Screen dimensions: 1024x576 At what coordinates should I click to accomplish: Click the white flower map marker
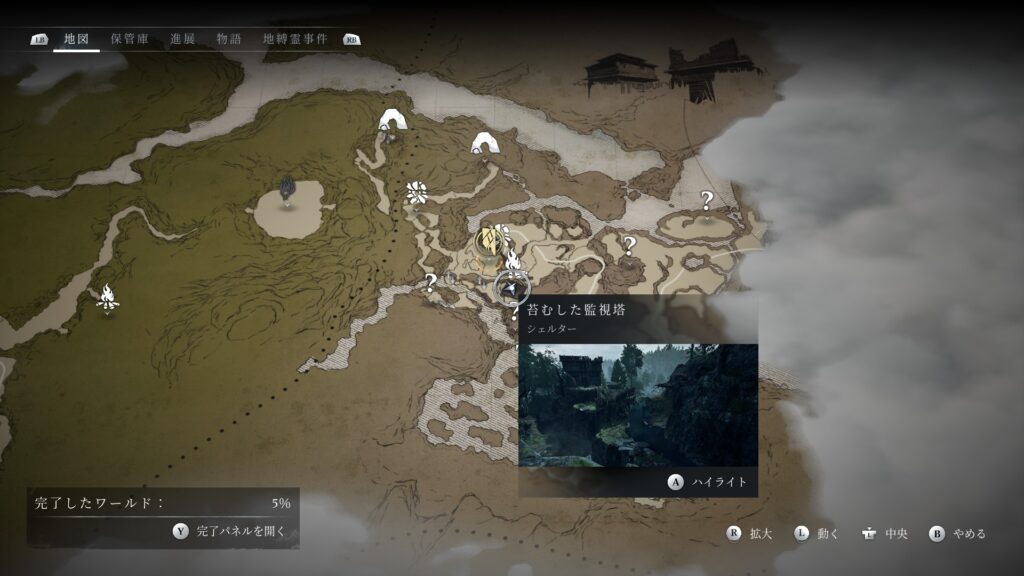(417, 193)
